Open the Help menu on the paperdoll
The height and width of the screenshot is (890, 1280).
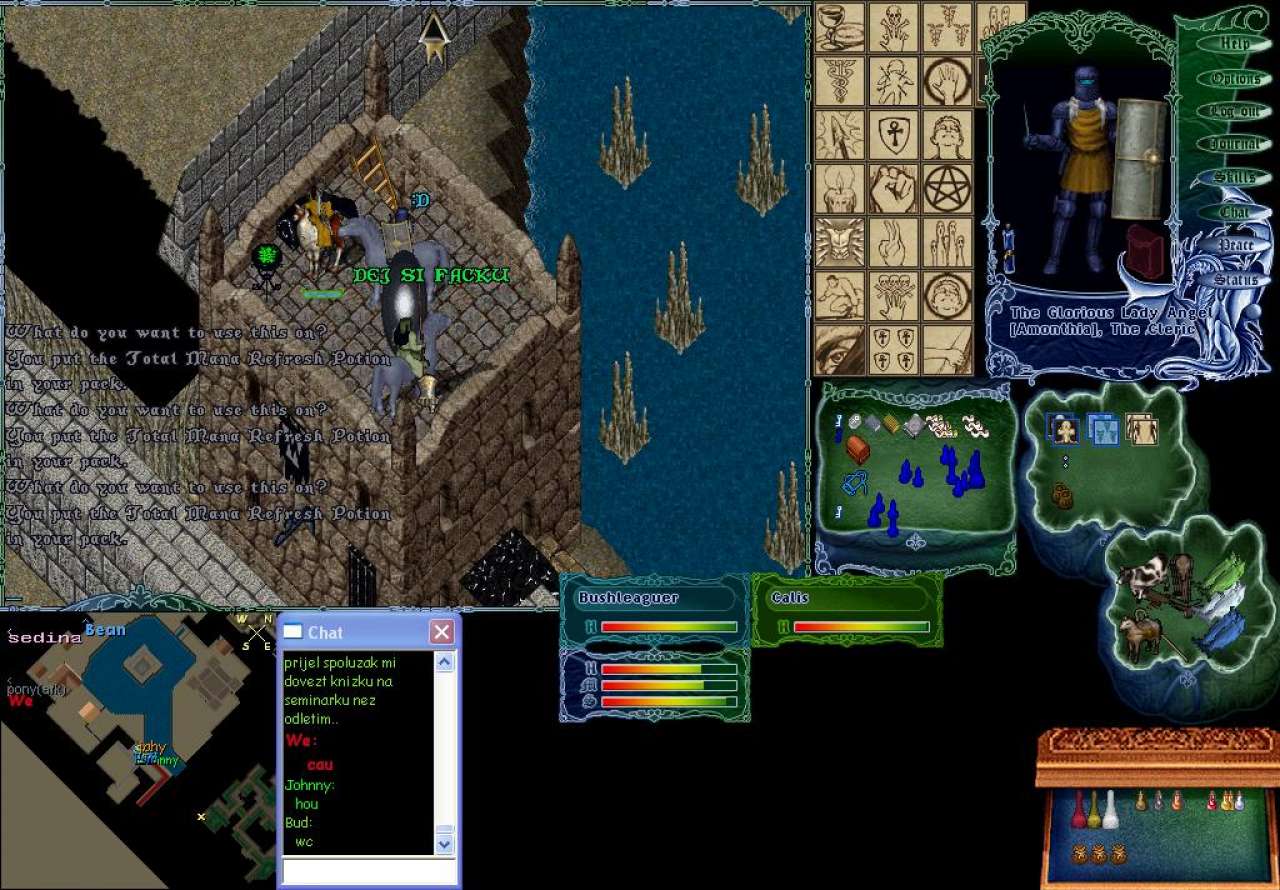pyautogui.click(x=1235, y=44)
